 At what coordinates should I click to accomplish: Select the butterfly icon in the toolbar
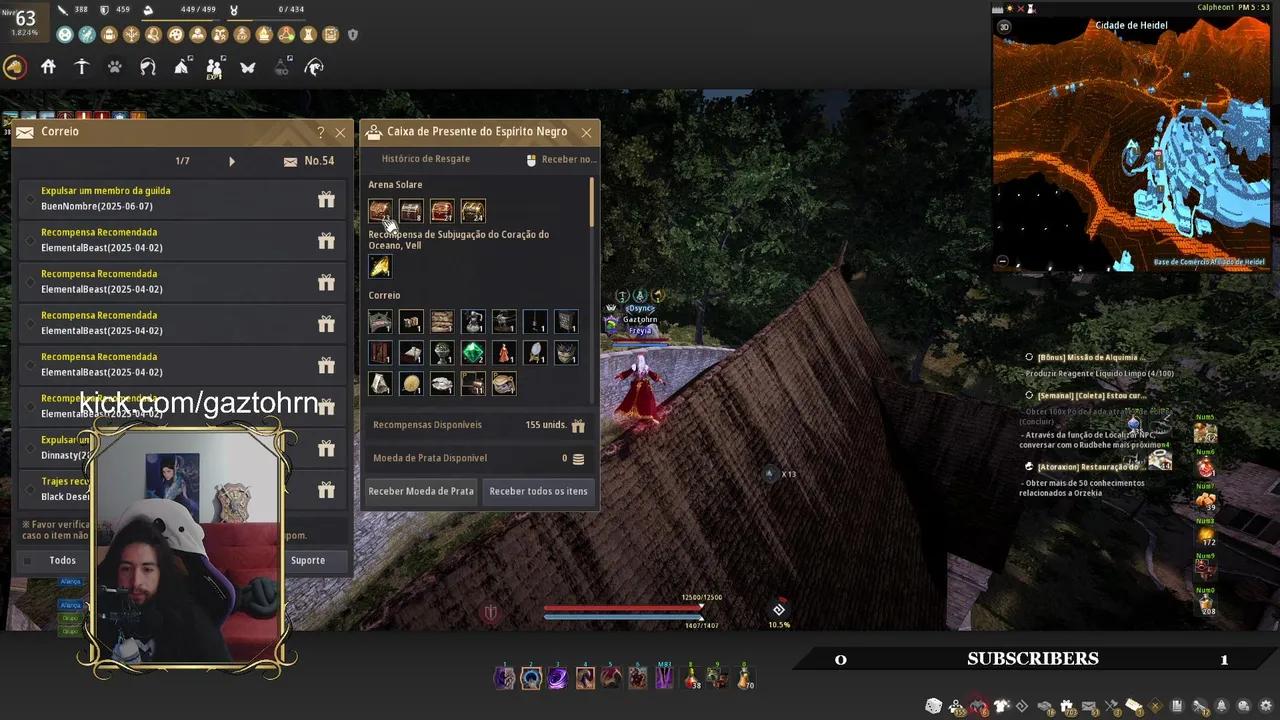[x=247, y=66]
